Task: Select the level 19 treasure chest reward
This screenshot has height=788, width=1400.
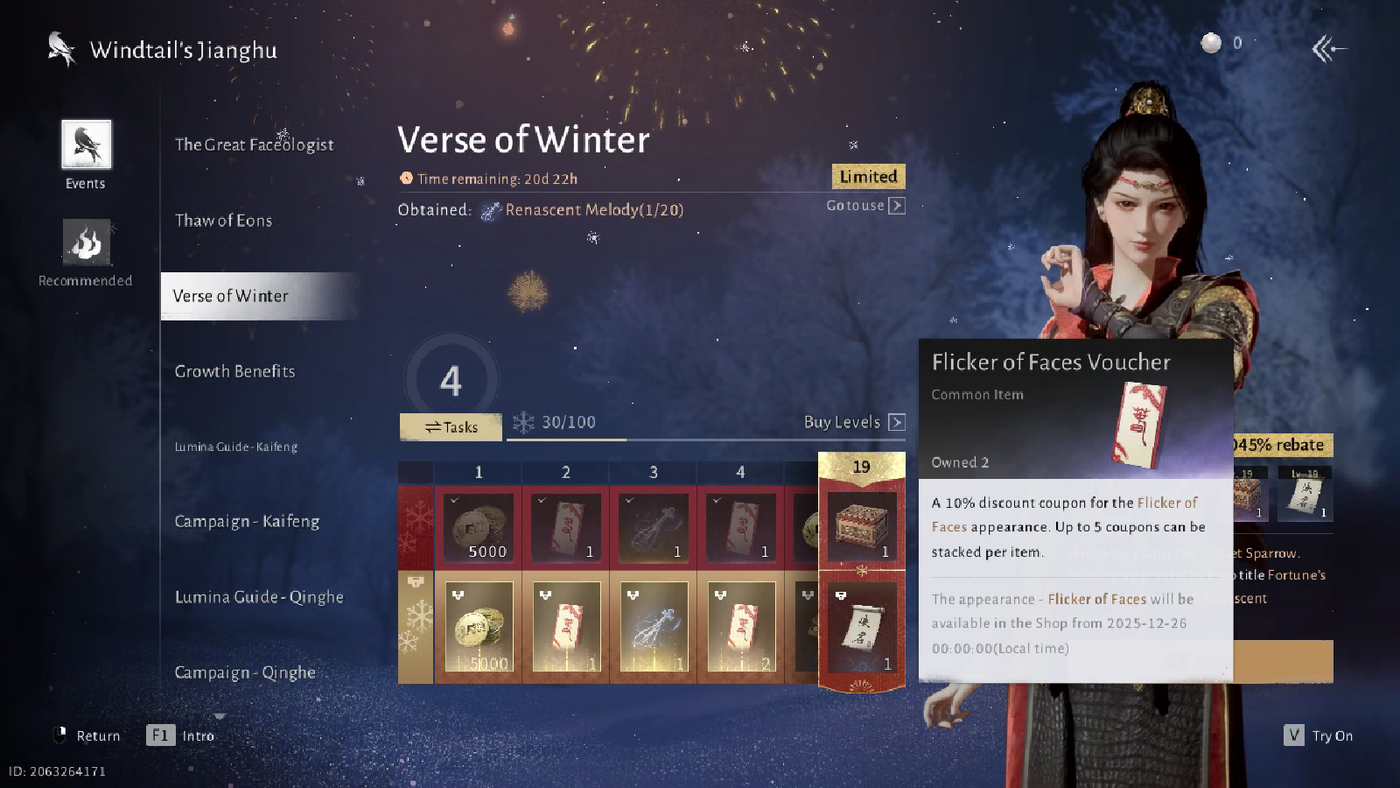Action: coord(861,523)
